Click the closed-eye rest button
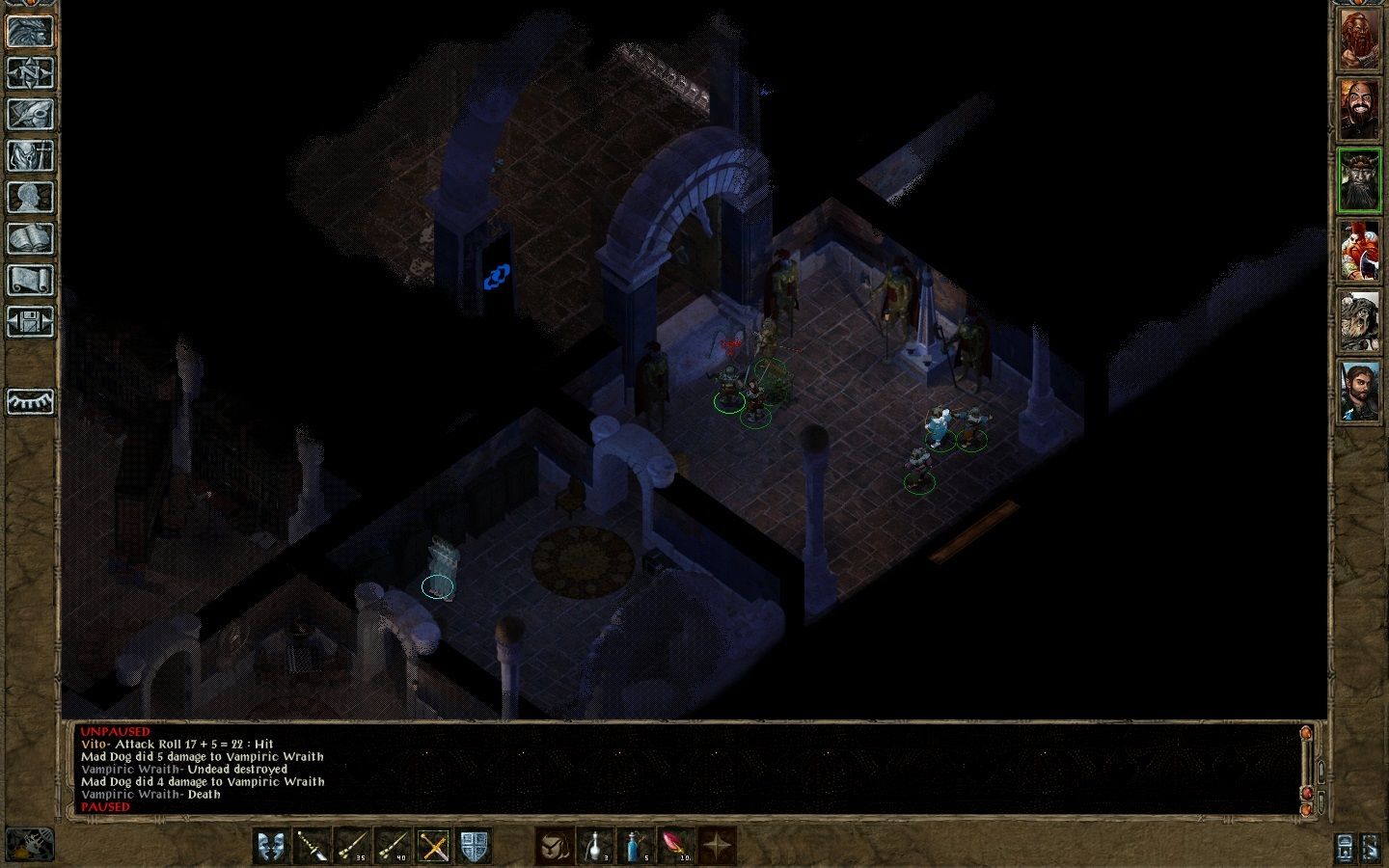This screenshot has width=1389, height=868. [30, 401]
